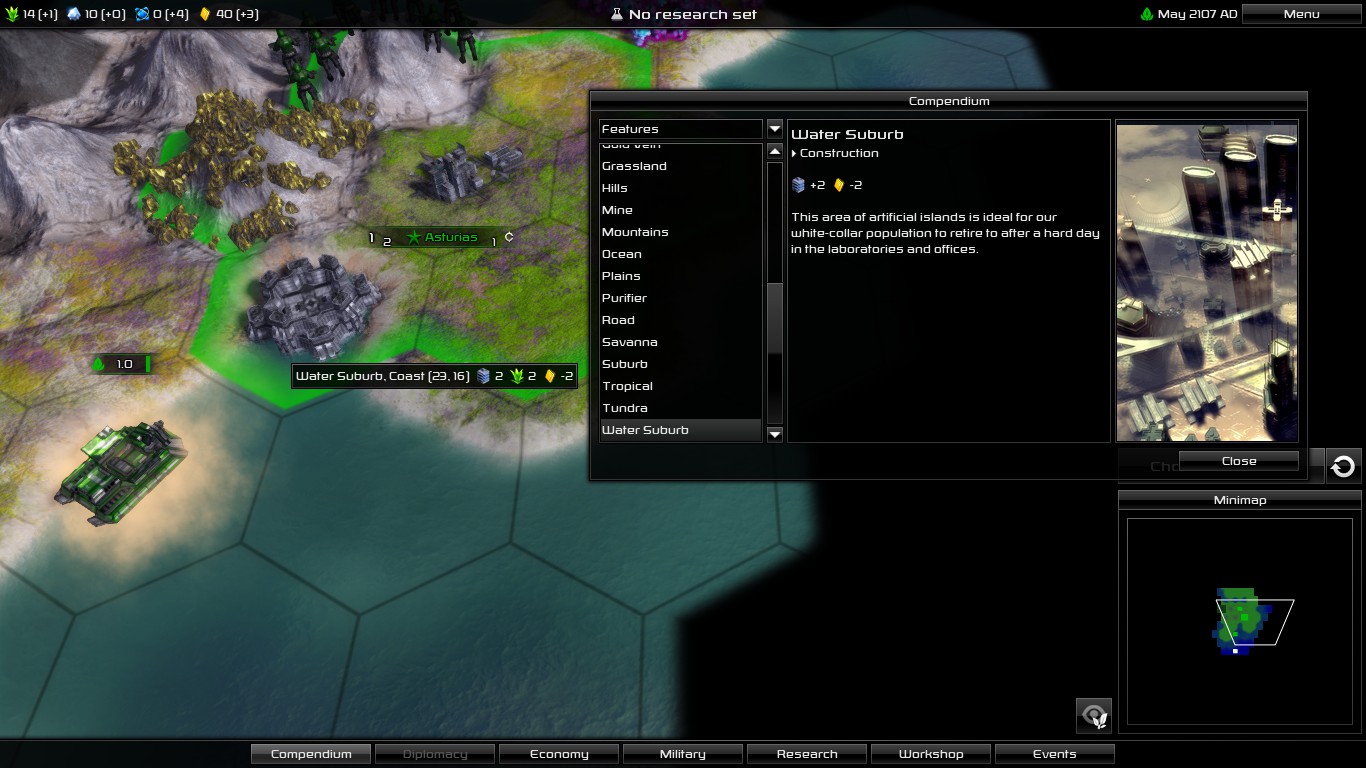Viewport: 1366px width, 768px height.
Task: Select Grassland in the features list
Action: (x=634, y=166)
